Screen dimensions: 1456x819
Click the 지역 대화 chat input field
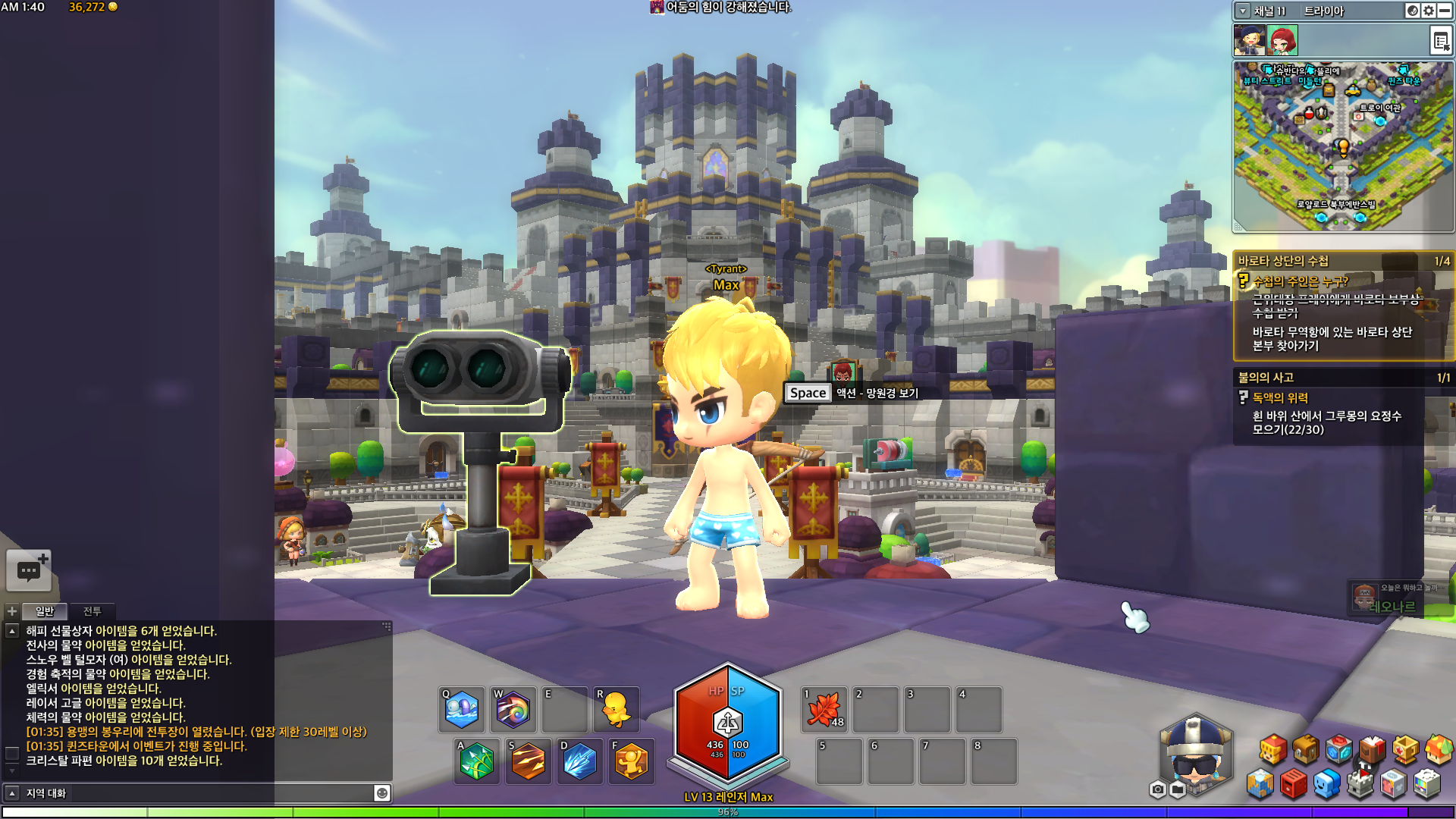tap(197, 793)
